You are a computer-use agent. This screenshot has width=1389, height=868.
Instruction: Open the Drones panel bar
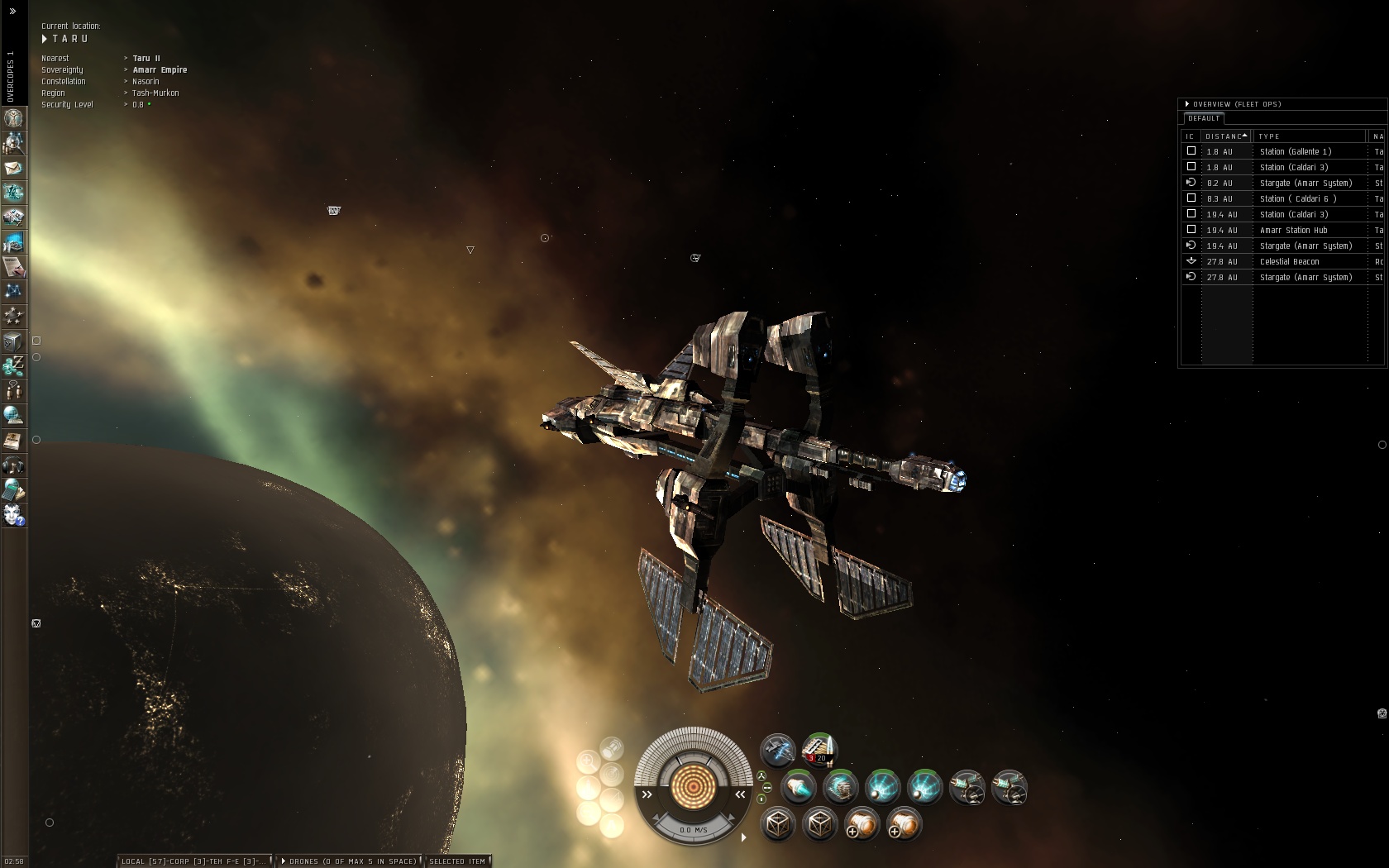349,861
